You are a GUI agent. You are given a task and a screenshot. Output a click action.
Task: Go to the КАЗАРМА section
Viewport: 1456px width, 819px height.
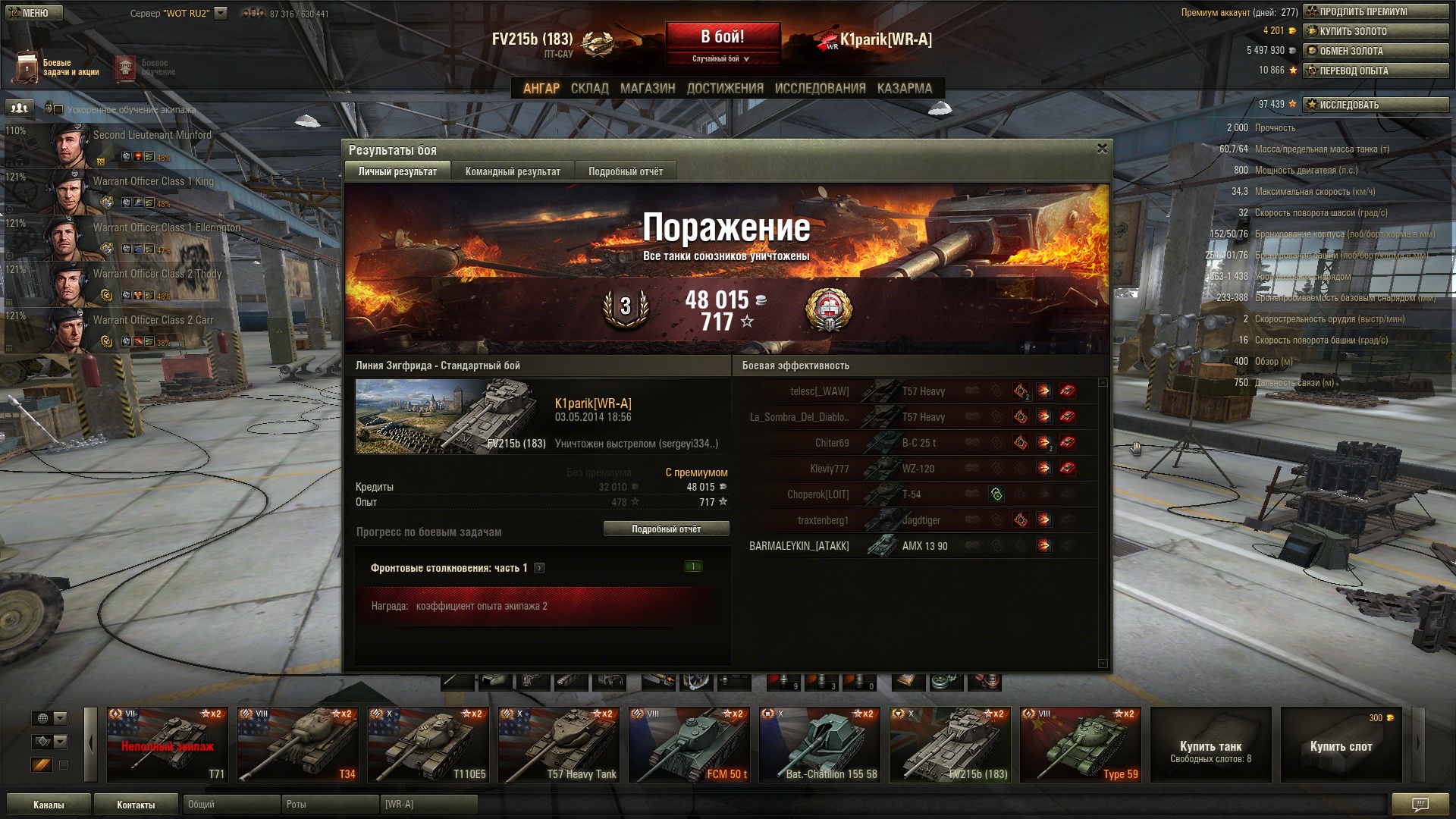coord(904,89)
